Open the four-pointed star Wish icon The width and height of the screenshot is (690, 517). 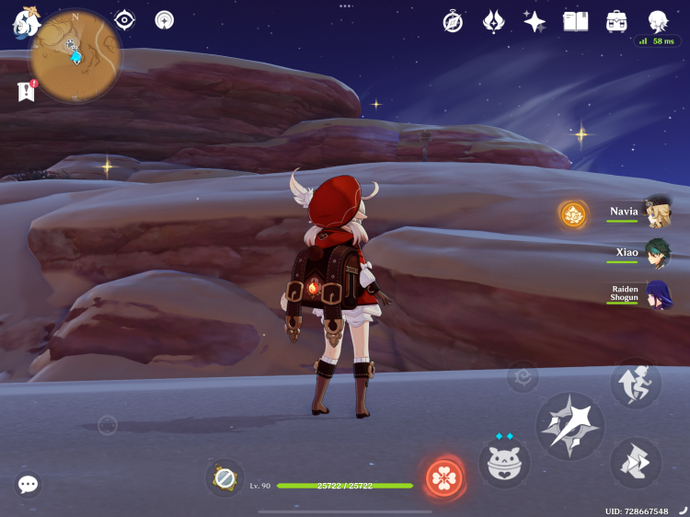pos(535,21)
